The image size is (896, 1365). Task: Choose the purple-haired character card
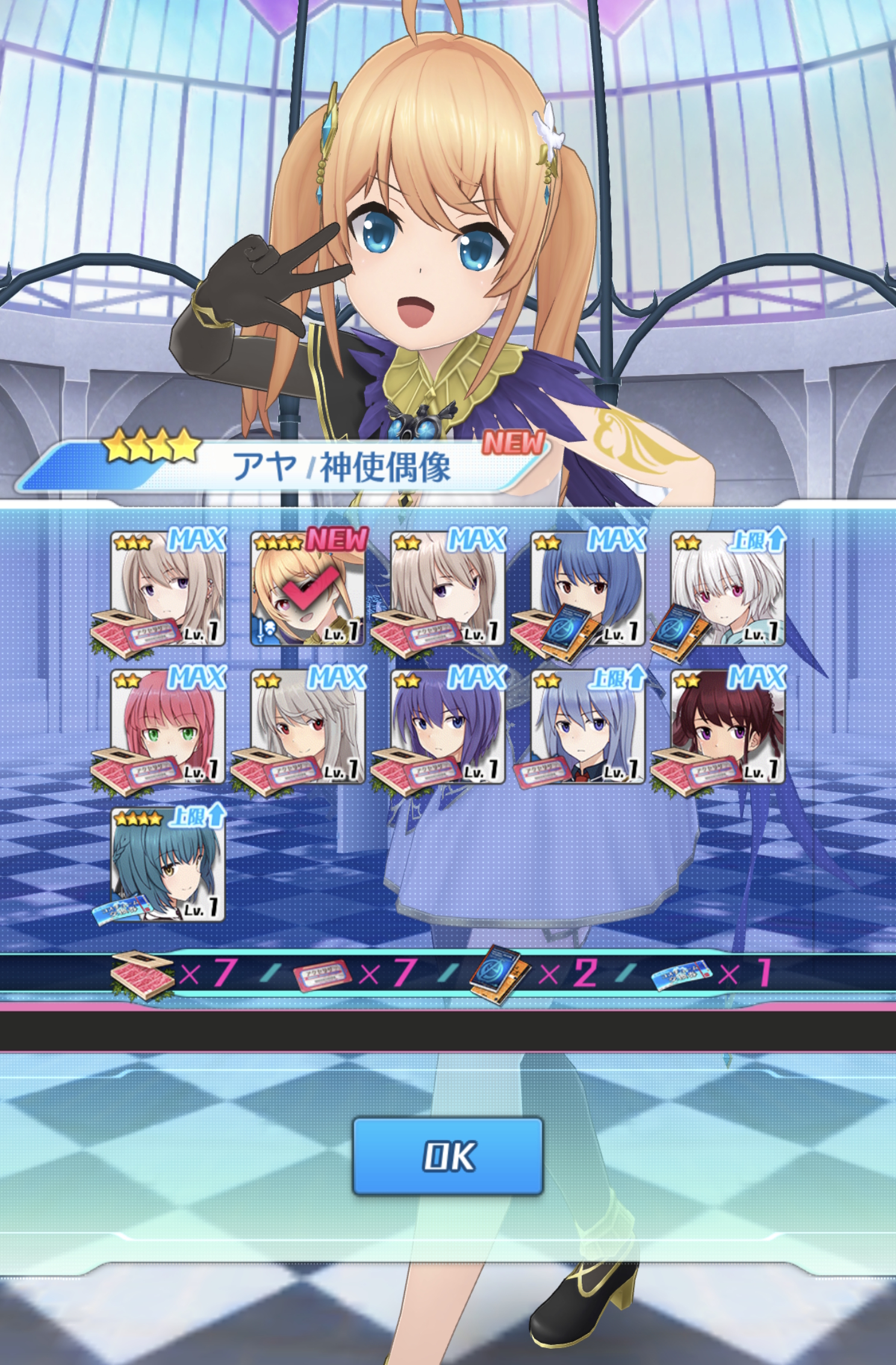coord(447,726)
